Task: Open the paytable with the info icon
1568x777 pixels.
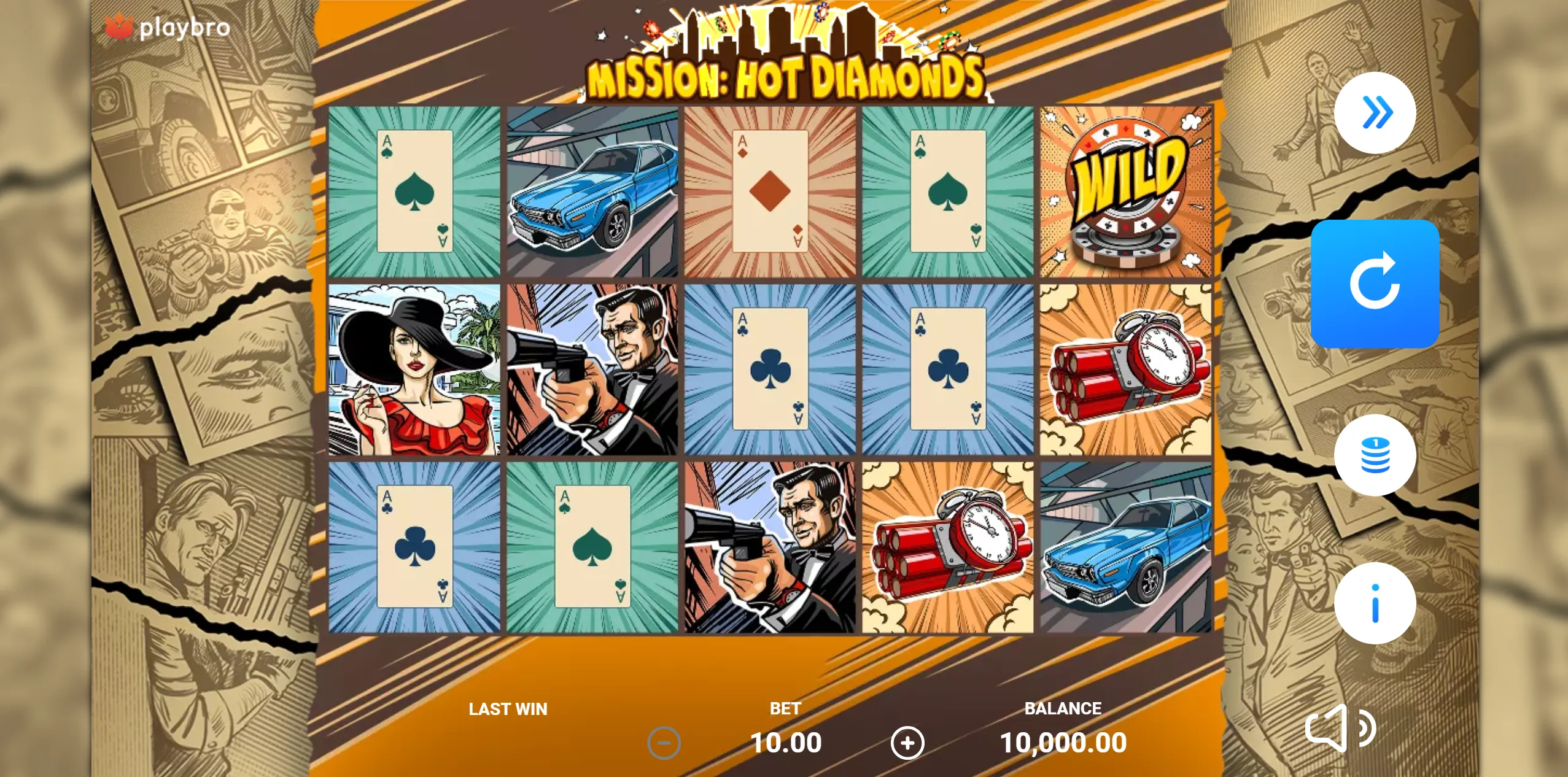Action: 1376,602
